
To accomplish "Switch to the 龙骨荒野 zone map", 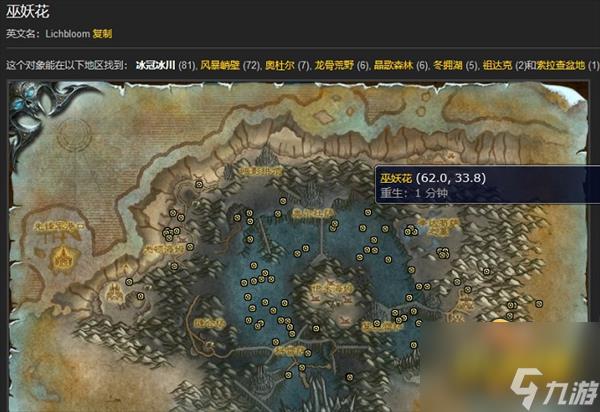I will coord(333,65).
